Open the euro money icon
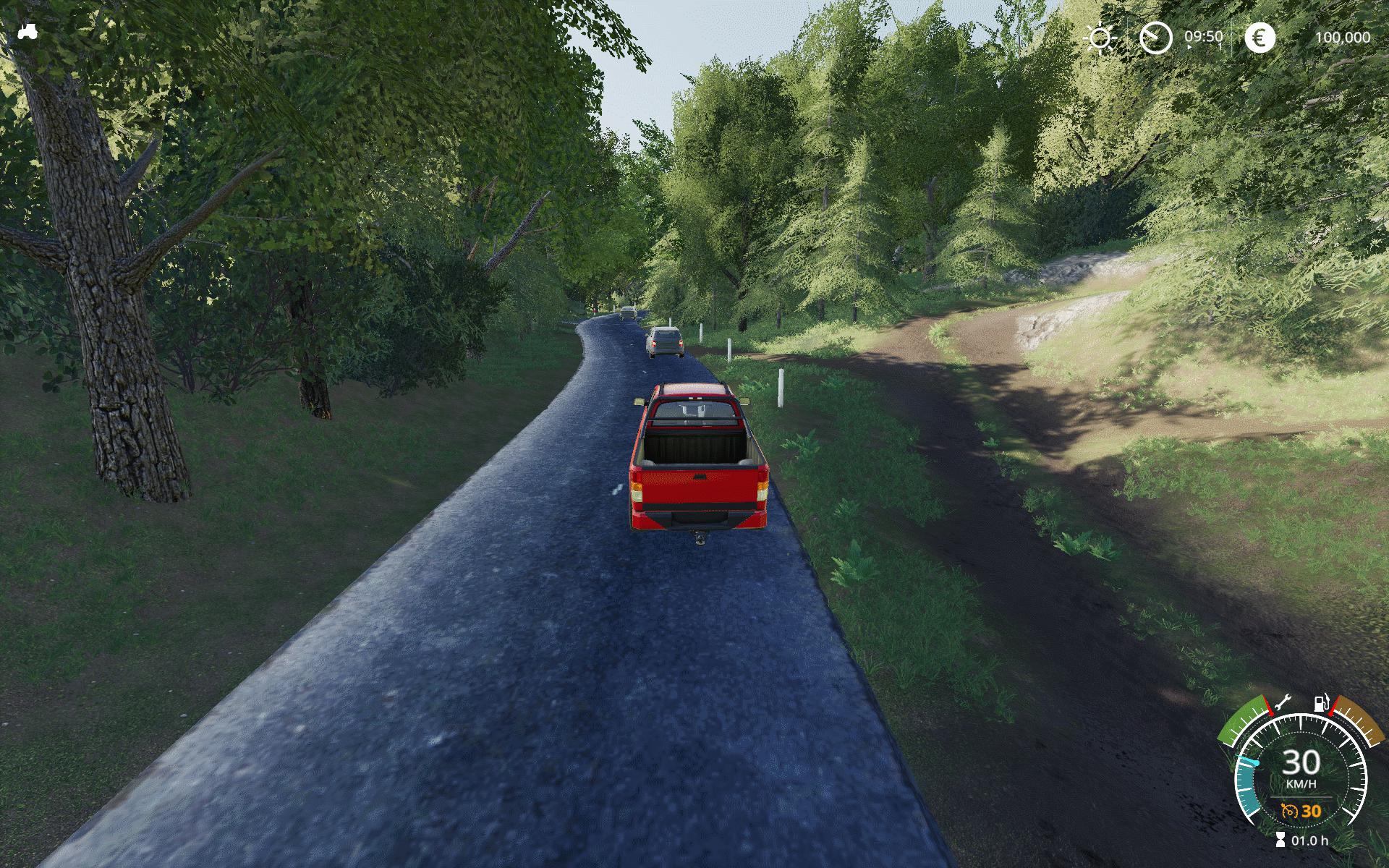Image resolution: width=1389 pixels, height=868 pixels. click(x=1260, y=38)
